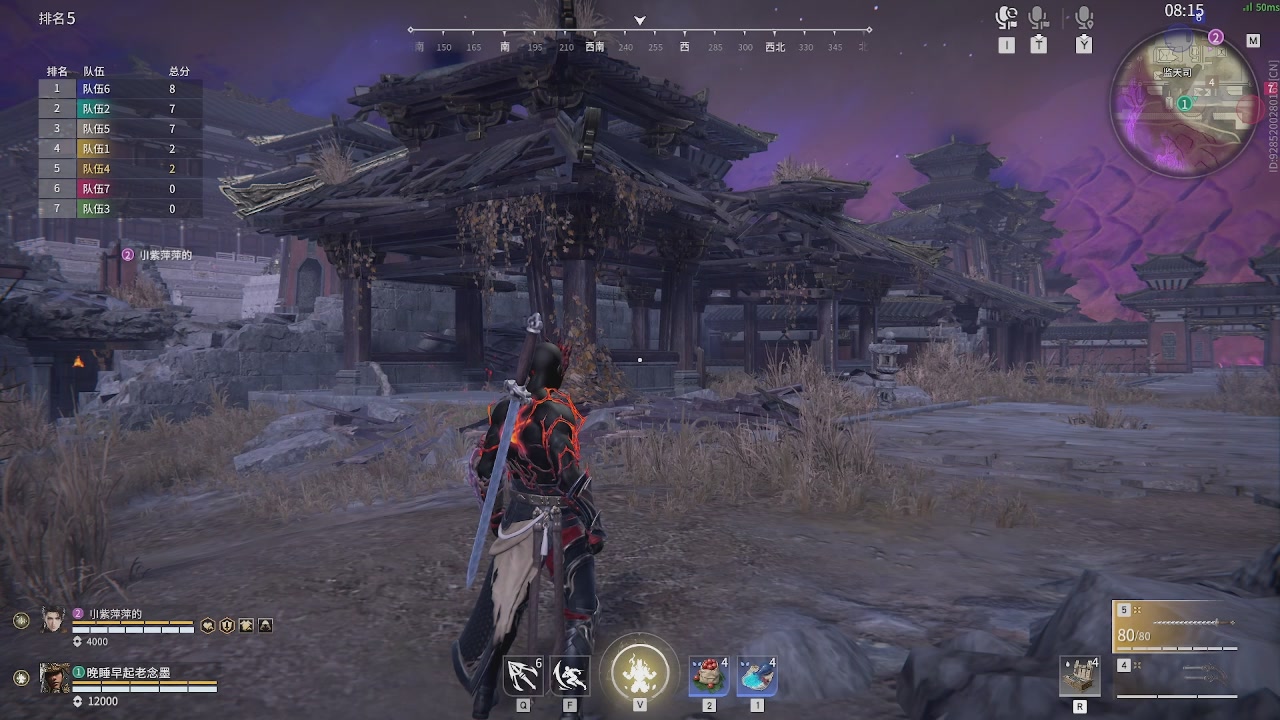Click the green teammate 1 marker on minimap
This screenshot has width=1280, height=720.
pos(1184,103)
